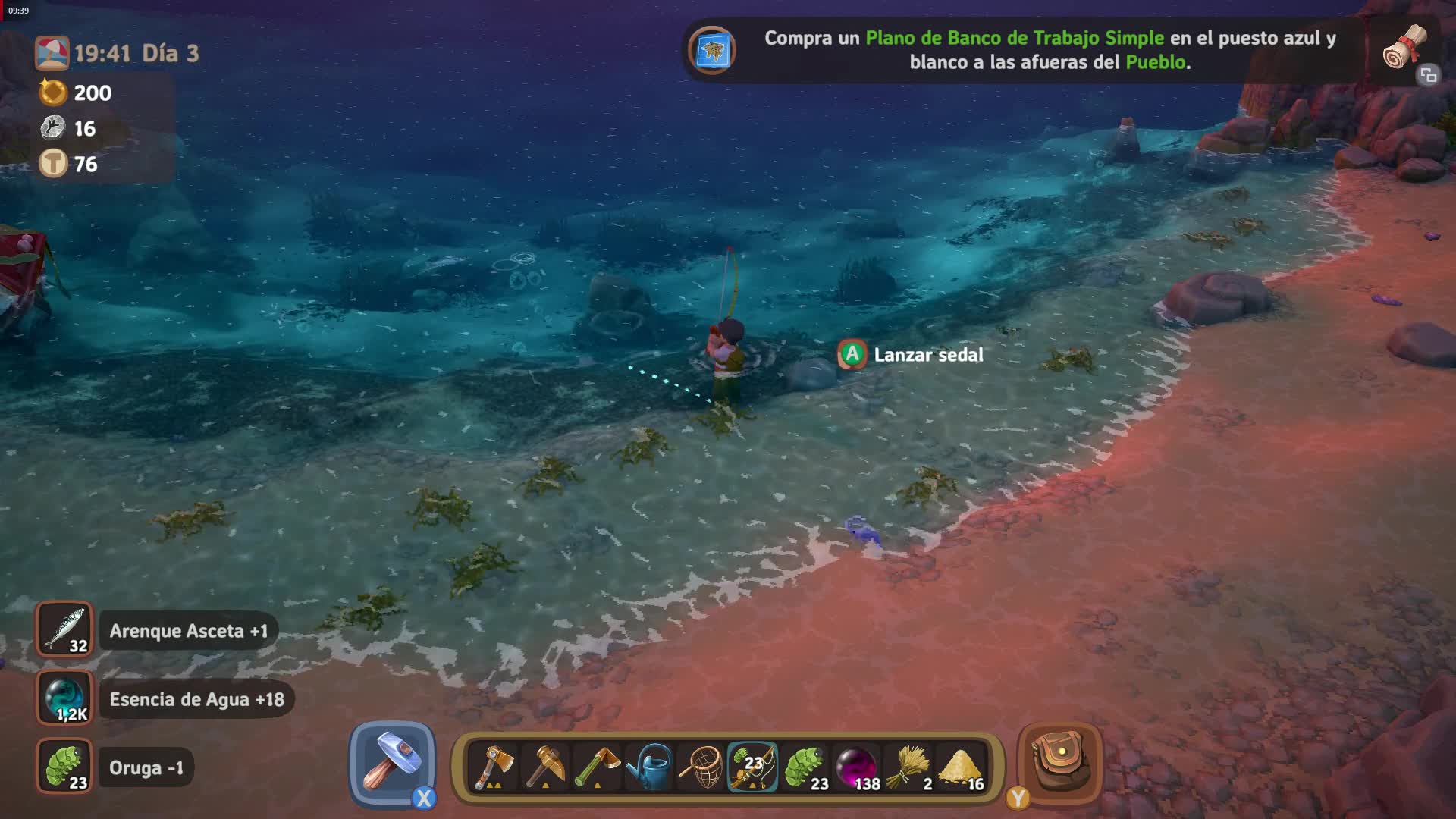Open the quest scroll icon
The image size is (1456, 819).
click(x=1405, y=48)
